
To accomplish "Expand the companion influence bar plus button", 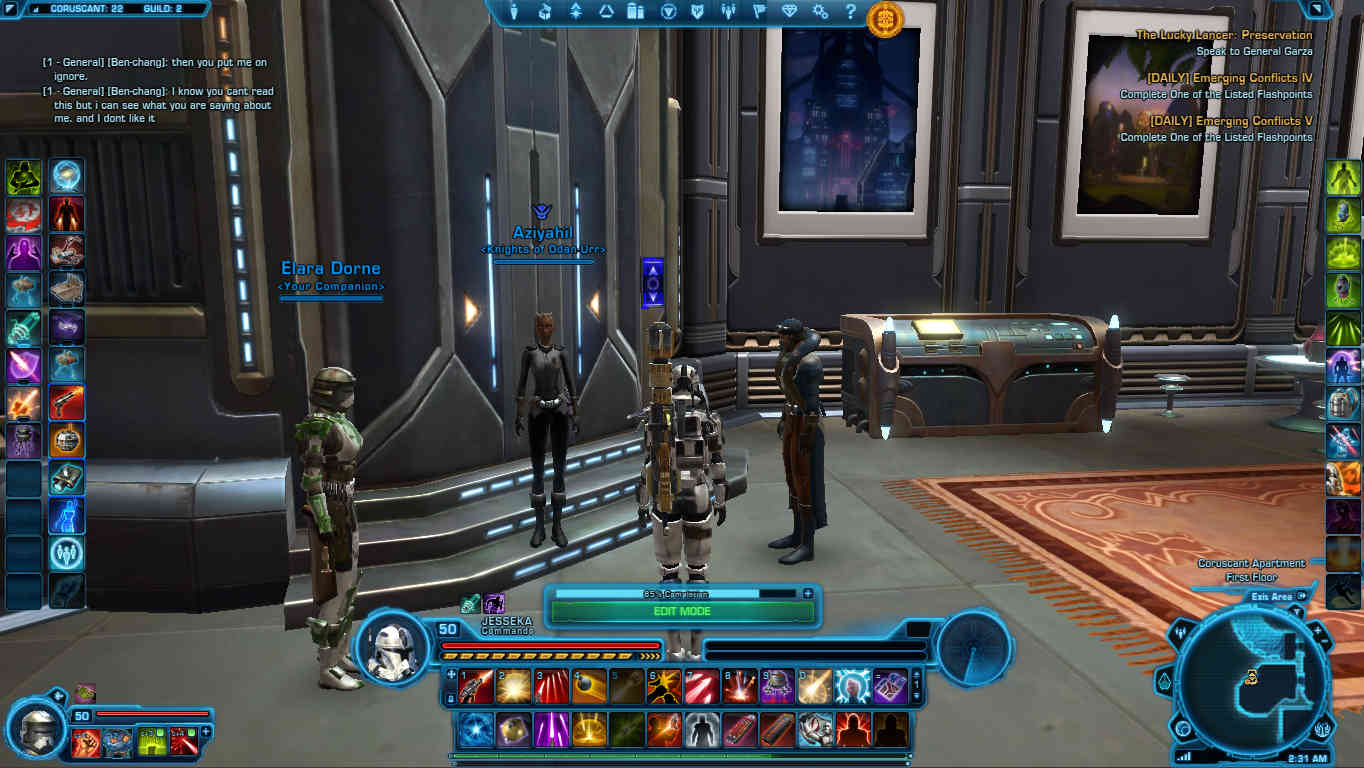I will coord(808,593).
